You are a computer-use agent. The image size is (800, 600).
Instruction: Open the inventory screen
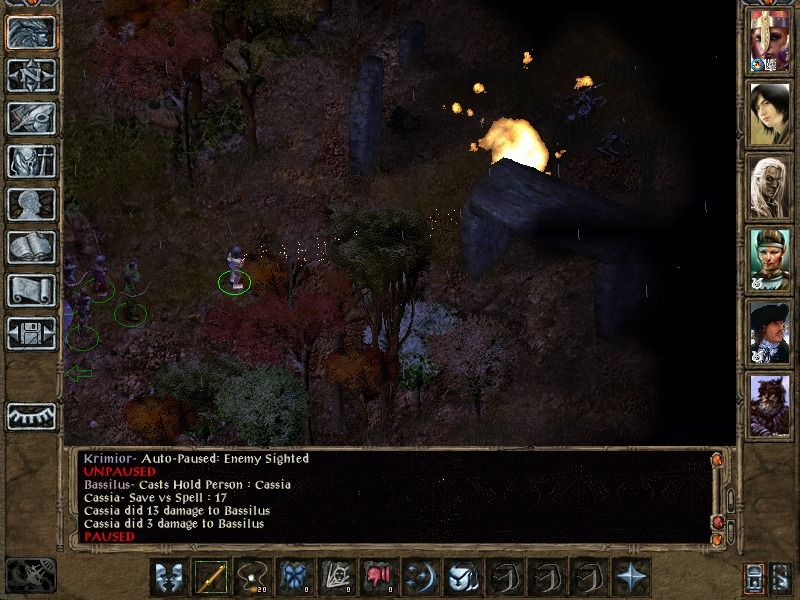[31, 161]
